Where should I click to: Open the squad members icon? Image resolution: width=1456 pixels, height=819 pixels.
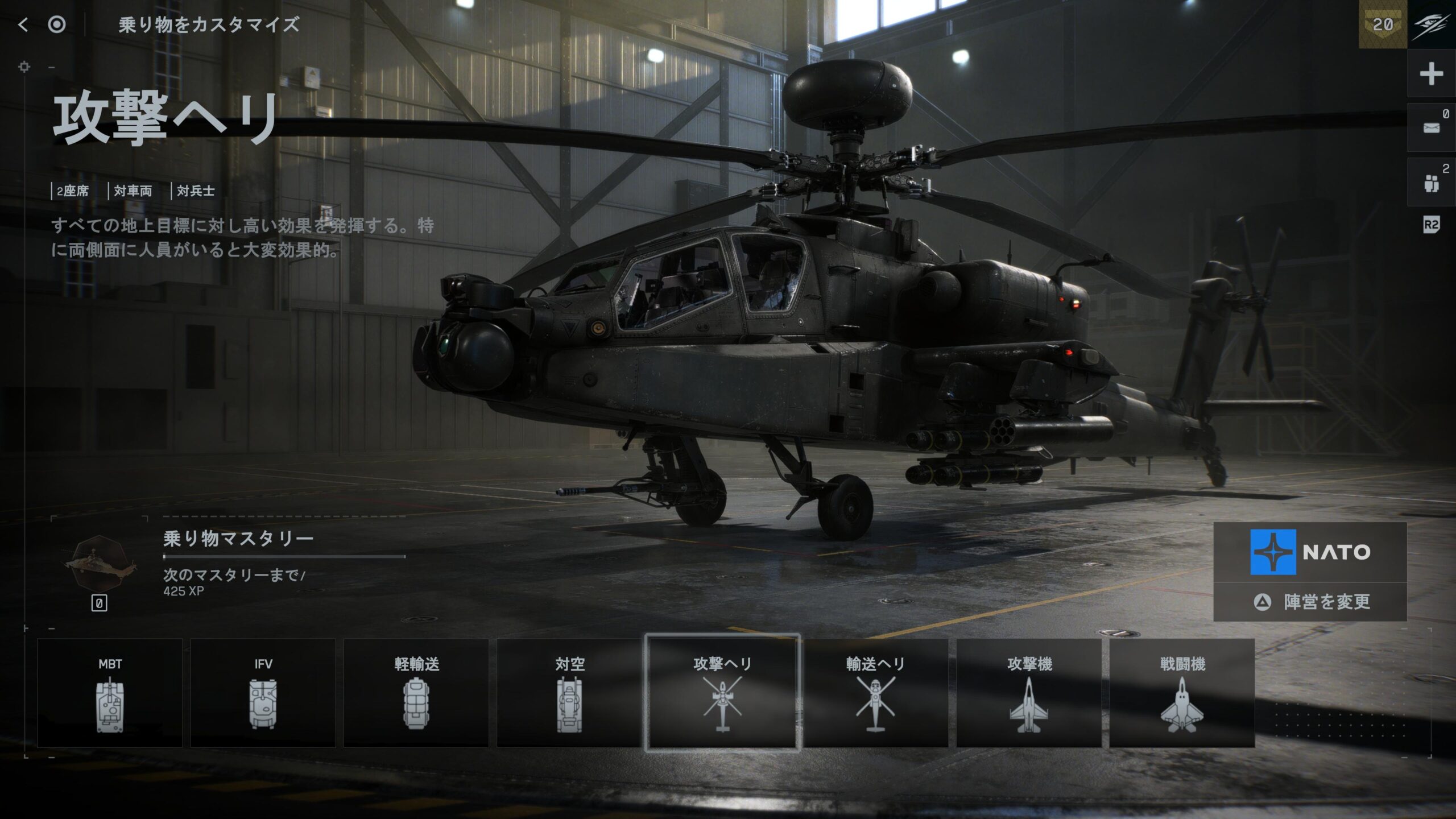tap(1431, 183)
